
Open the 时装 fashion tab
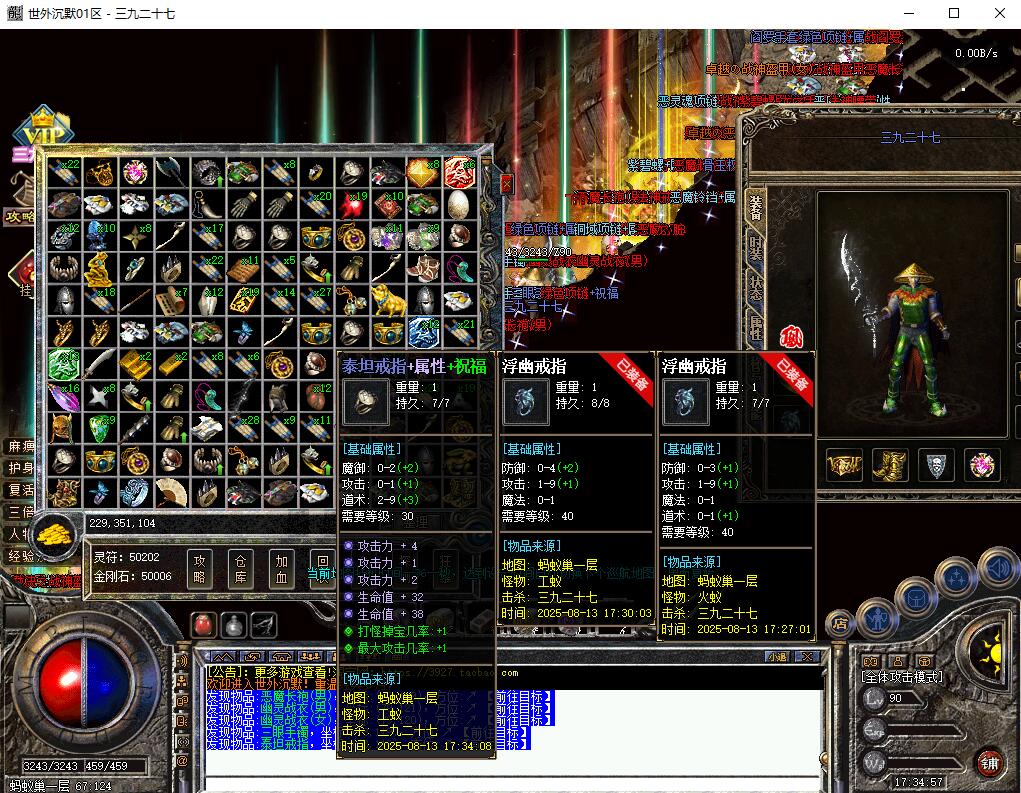click(756, 250)
